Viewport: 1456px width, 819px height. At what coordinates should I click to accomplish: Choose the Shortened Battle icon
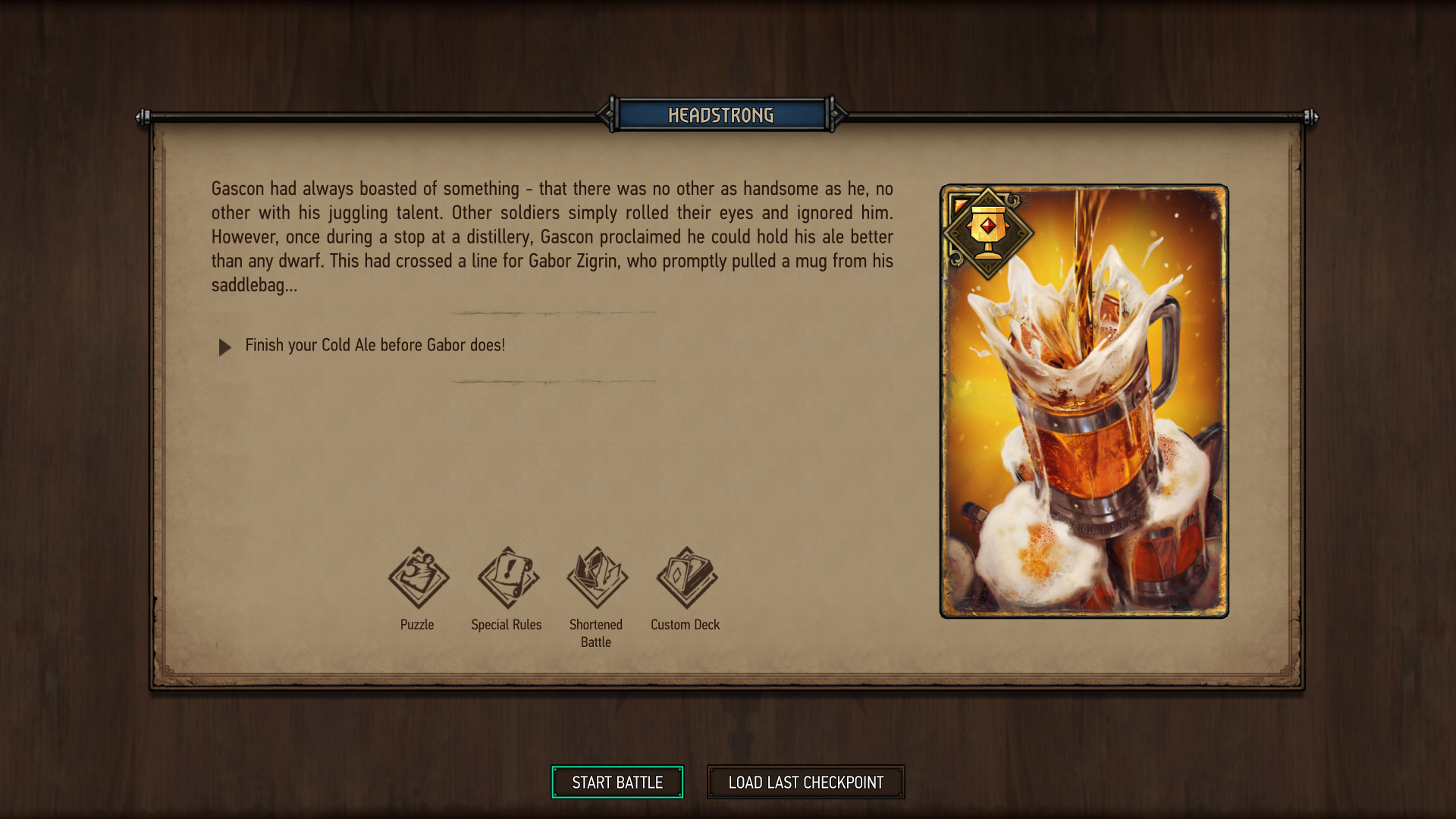[x=597, y=578]
